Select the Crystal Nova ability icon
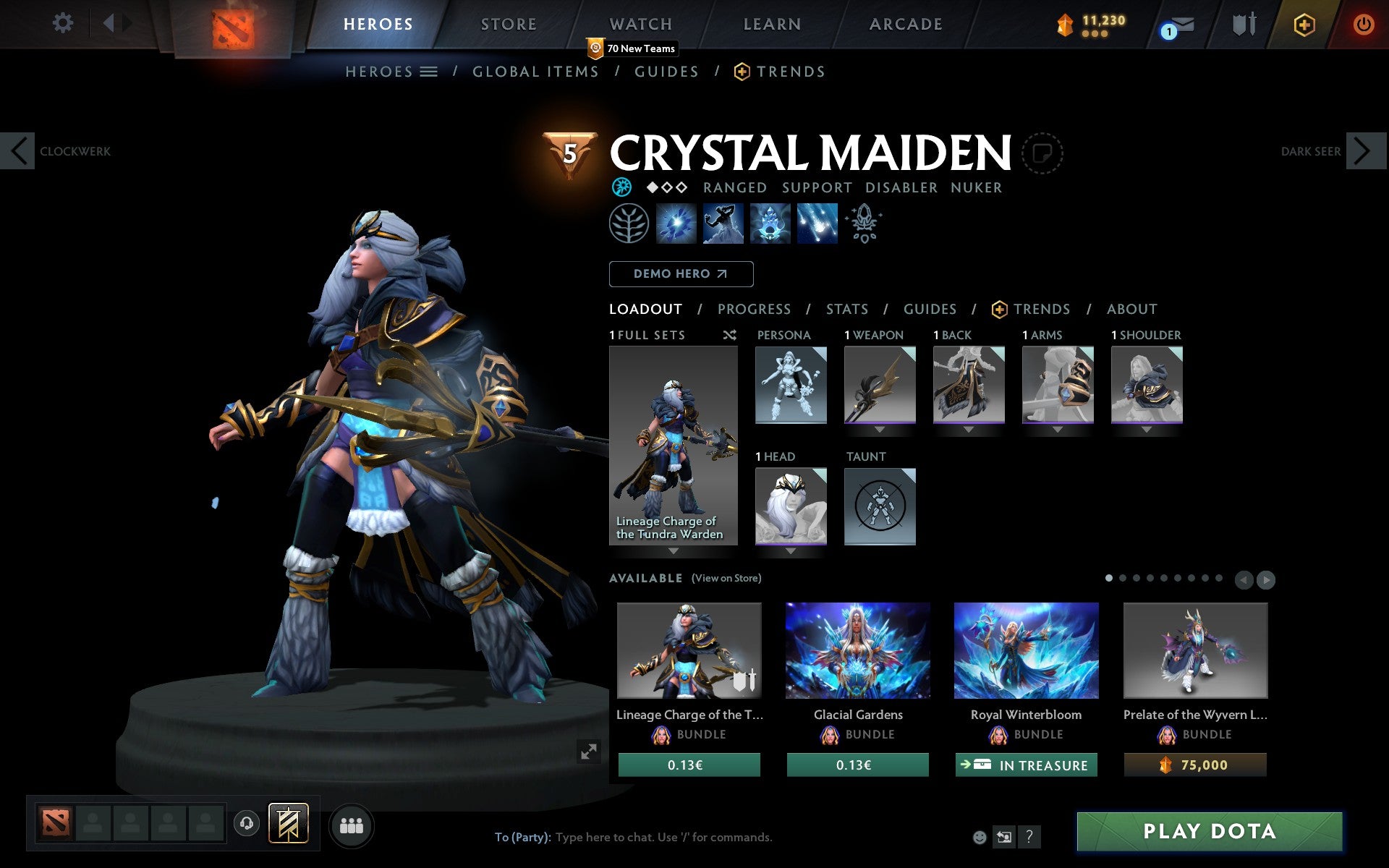The height and width of the screenshot is (868, 1389). point(676,223)
